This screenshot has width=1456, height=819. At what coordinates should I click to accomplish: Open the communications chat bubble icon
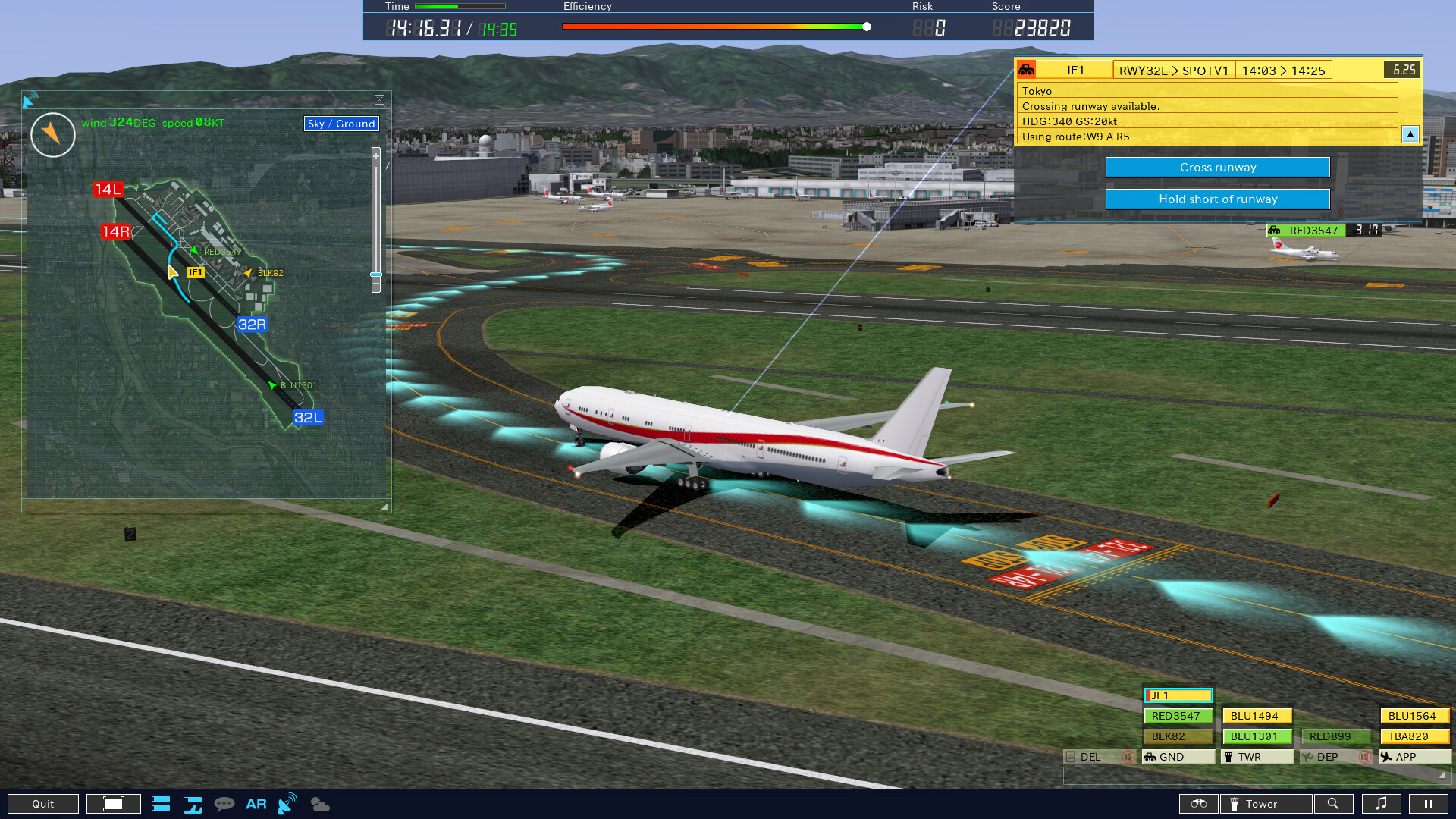tap(225, 804)
